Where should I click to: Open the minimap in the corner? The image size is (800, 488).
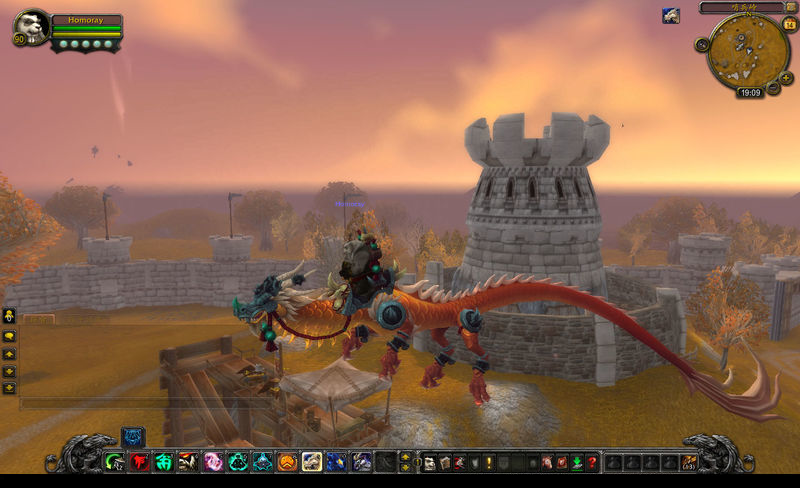point(748,51)
